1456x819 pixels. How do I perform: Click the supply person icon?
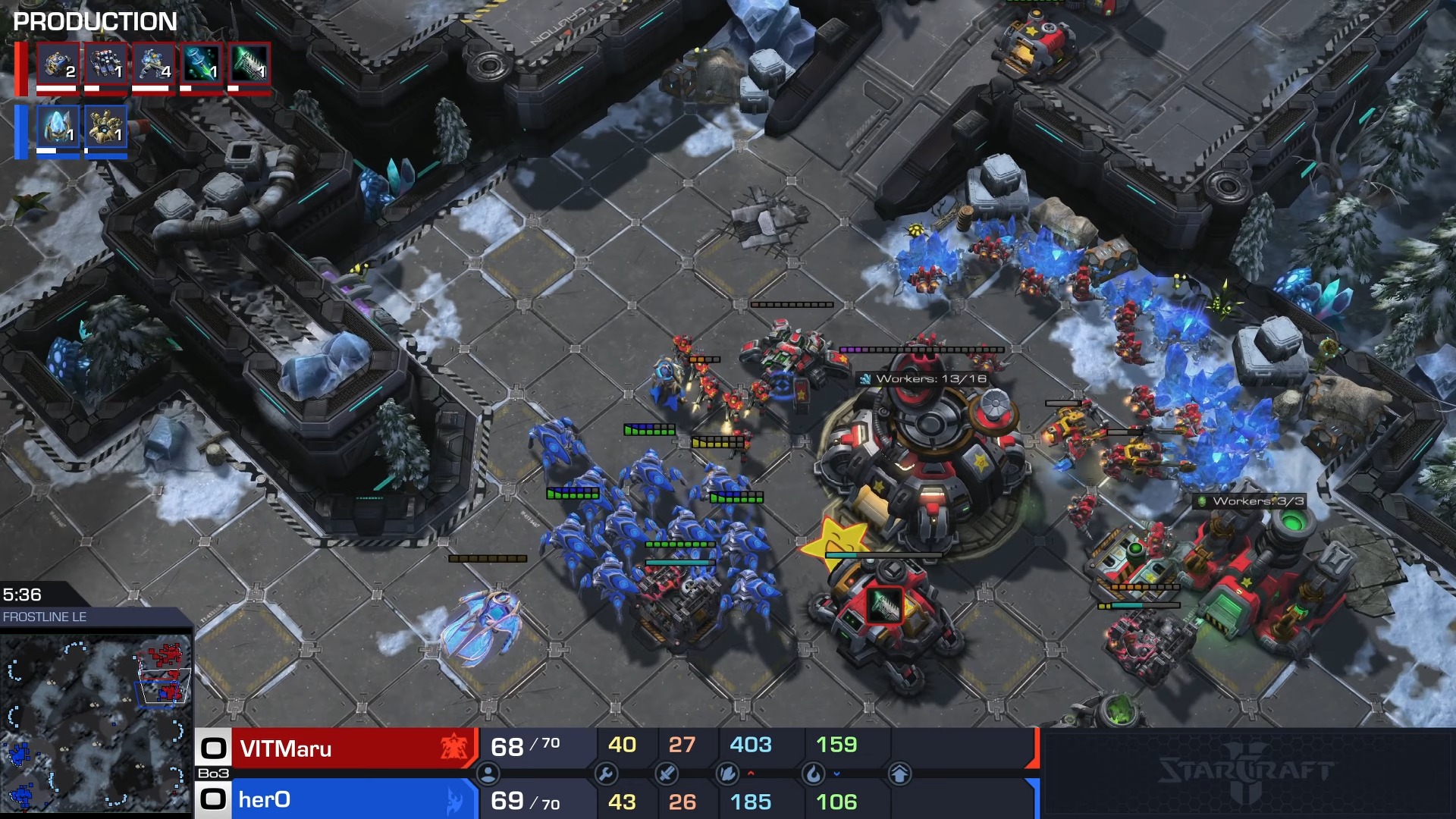pos(488,773)
